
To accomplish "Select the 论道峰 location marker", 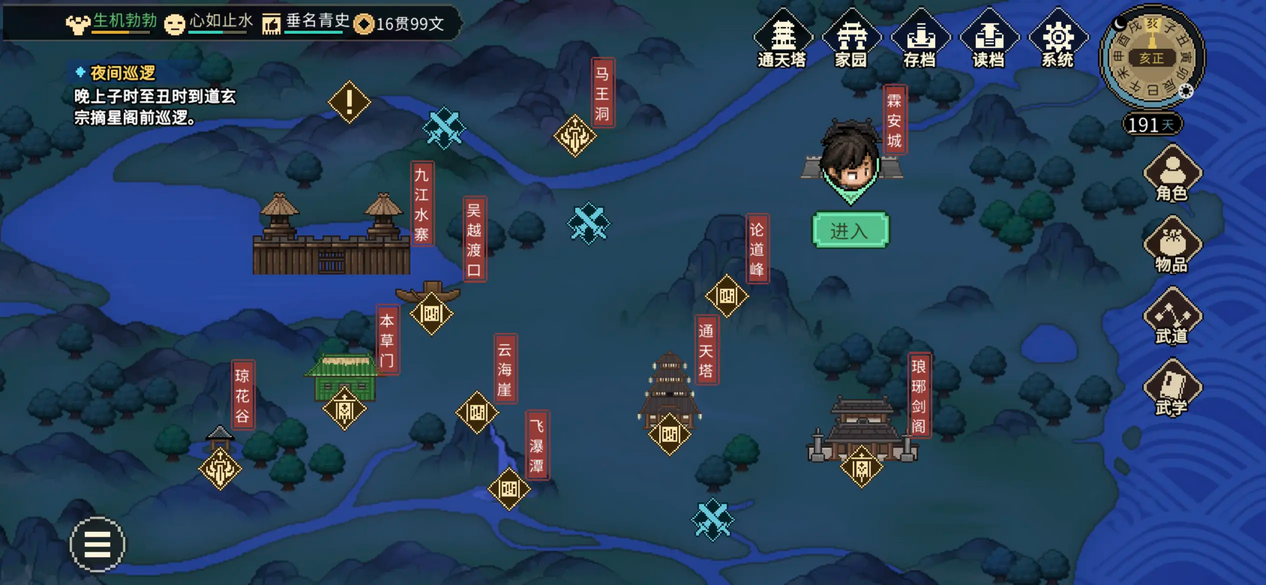I will [x=727, y=296].
